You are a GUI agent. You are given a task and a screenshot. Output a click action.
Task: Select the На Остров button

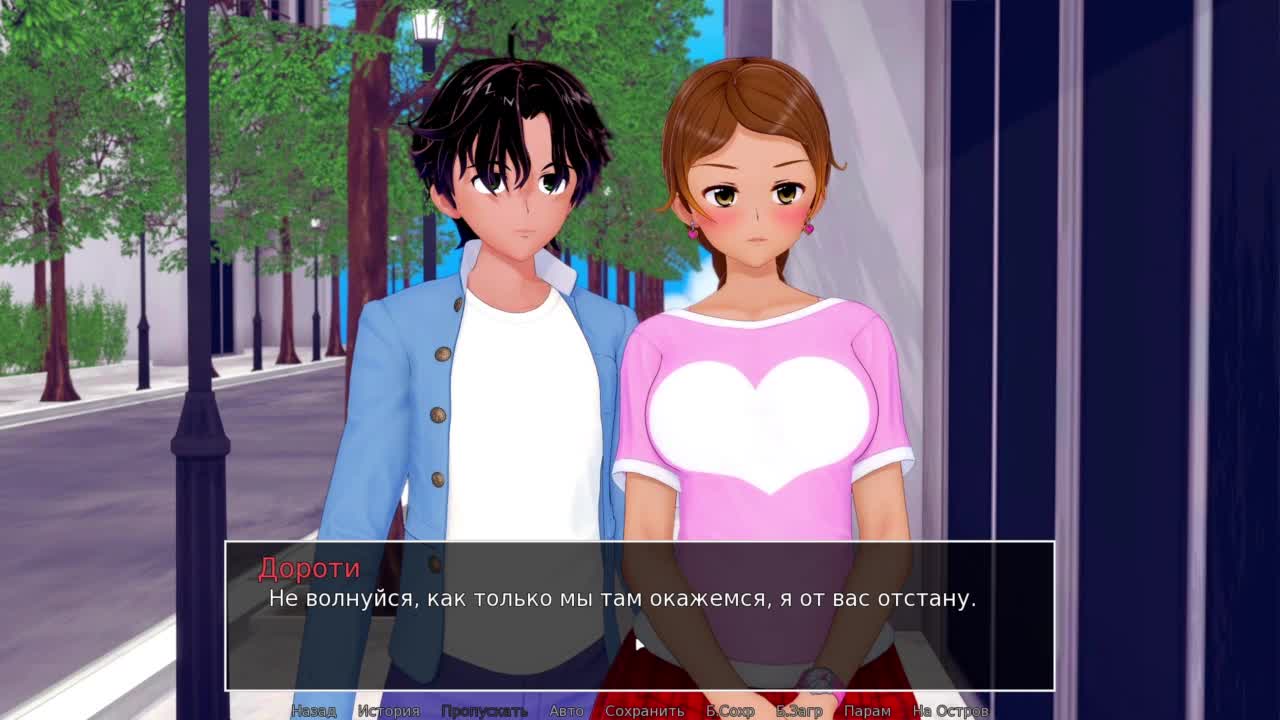950,711
